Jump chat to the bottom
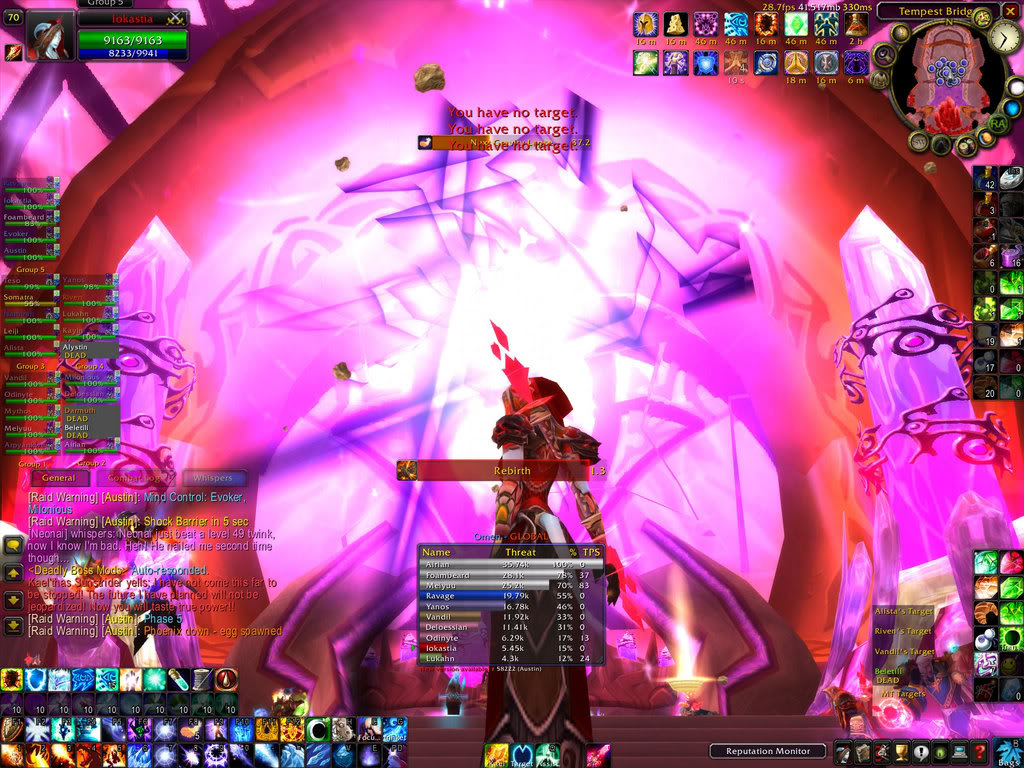The height and width of the screenshot is (768, 1024). [13, 626]
